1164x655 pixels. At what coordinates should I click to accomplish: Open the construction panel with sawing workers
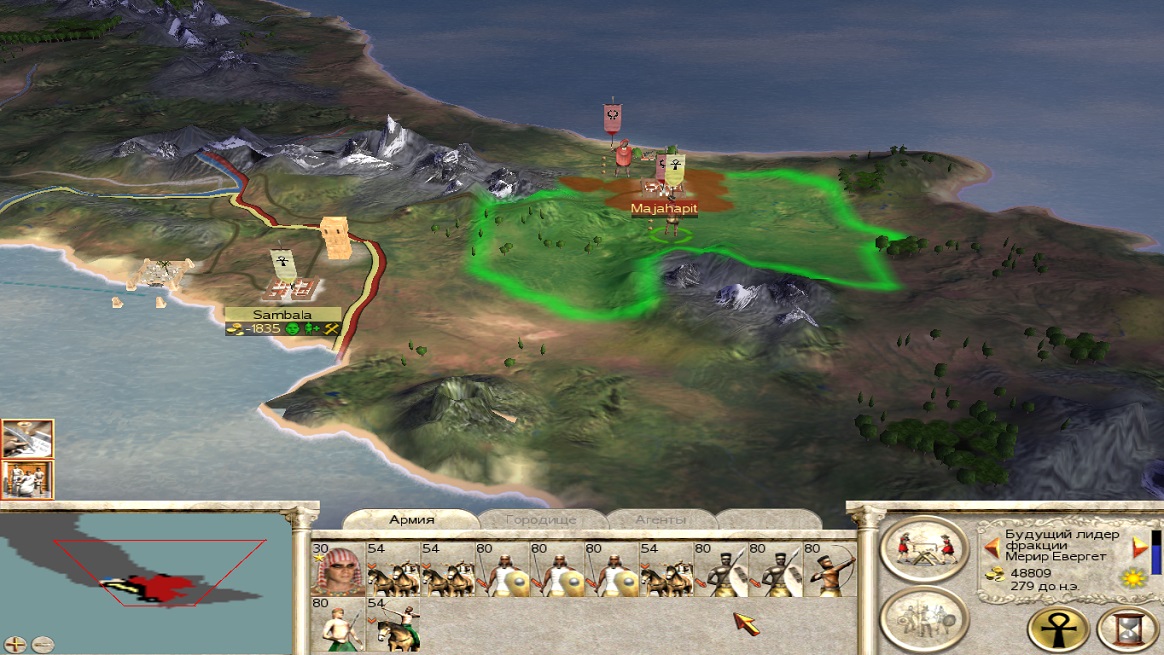[x=924, y=549]
